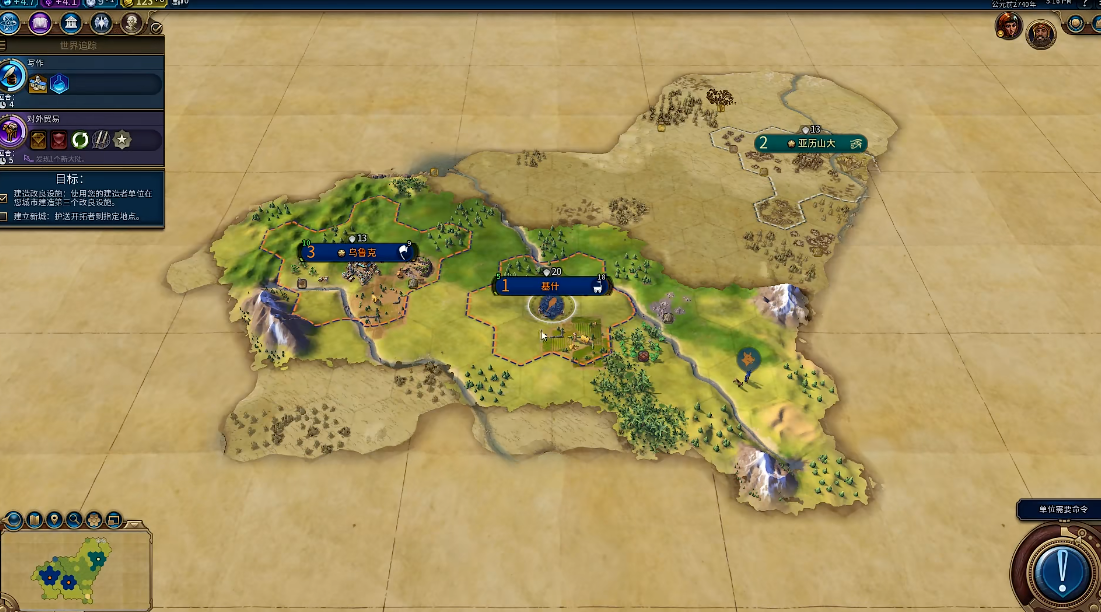Toggle the 建立新城 objective checkbox

(x=5, y=216)
